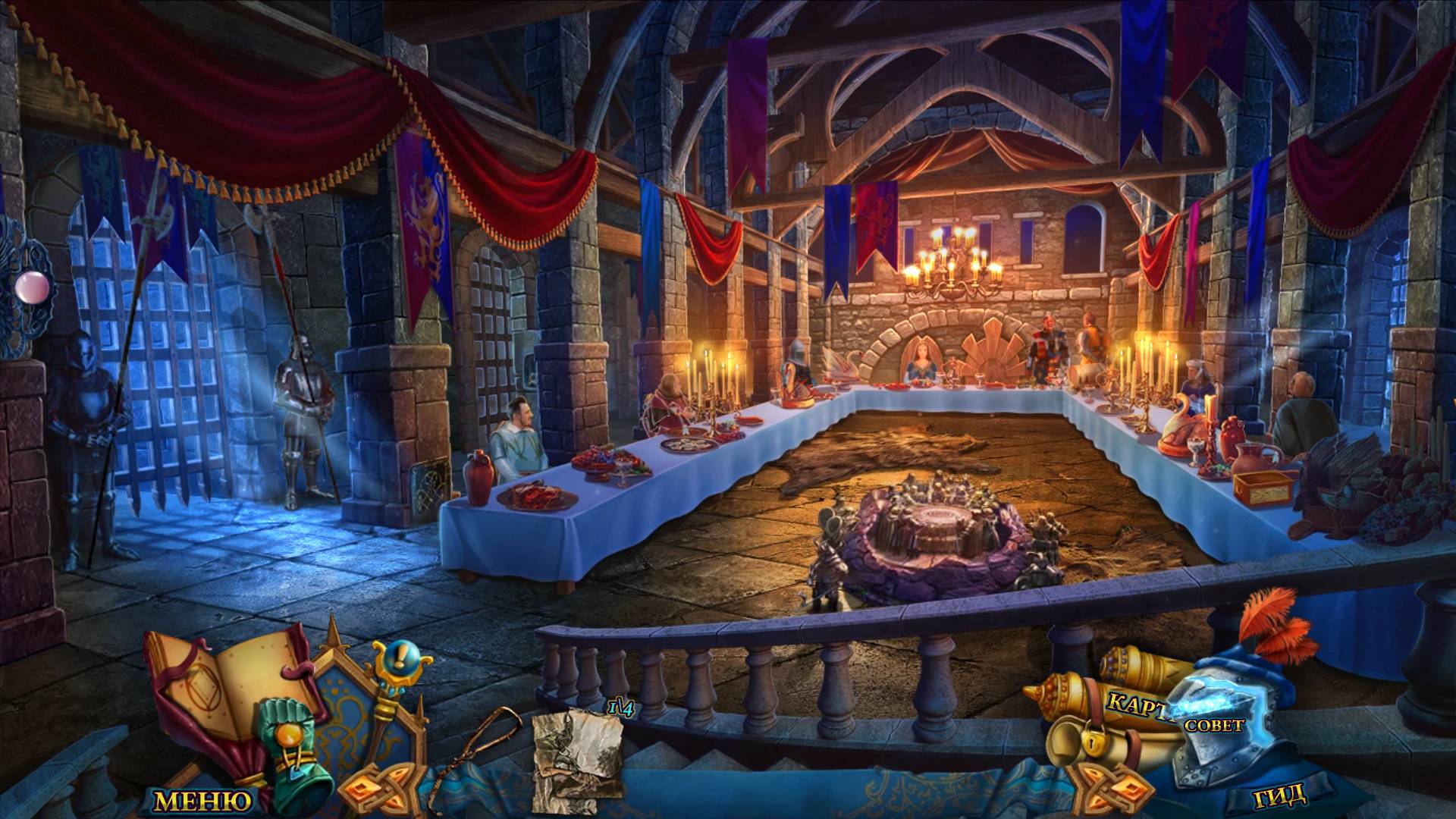Open the МЕНЮ button

pyautogui.click(x=202, y=800)
